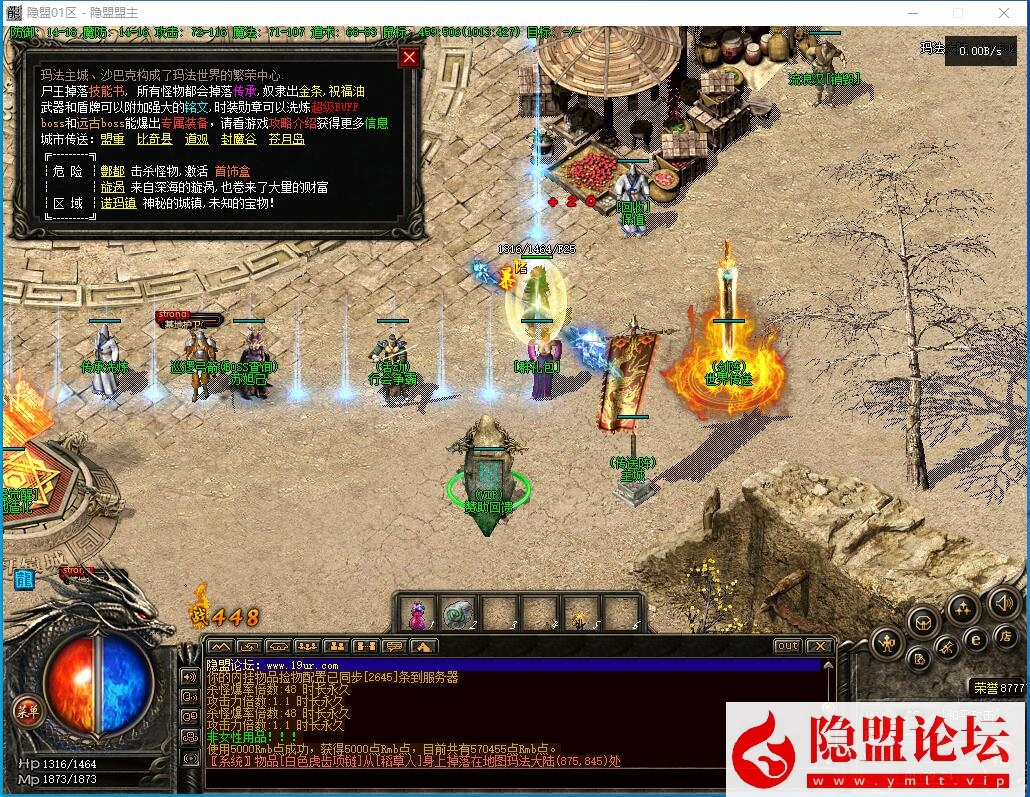Screen dimensions: 1030x797
Task: Close the Mafa city info dialog
Action: (x=409, y=57)
